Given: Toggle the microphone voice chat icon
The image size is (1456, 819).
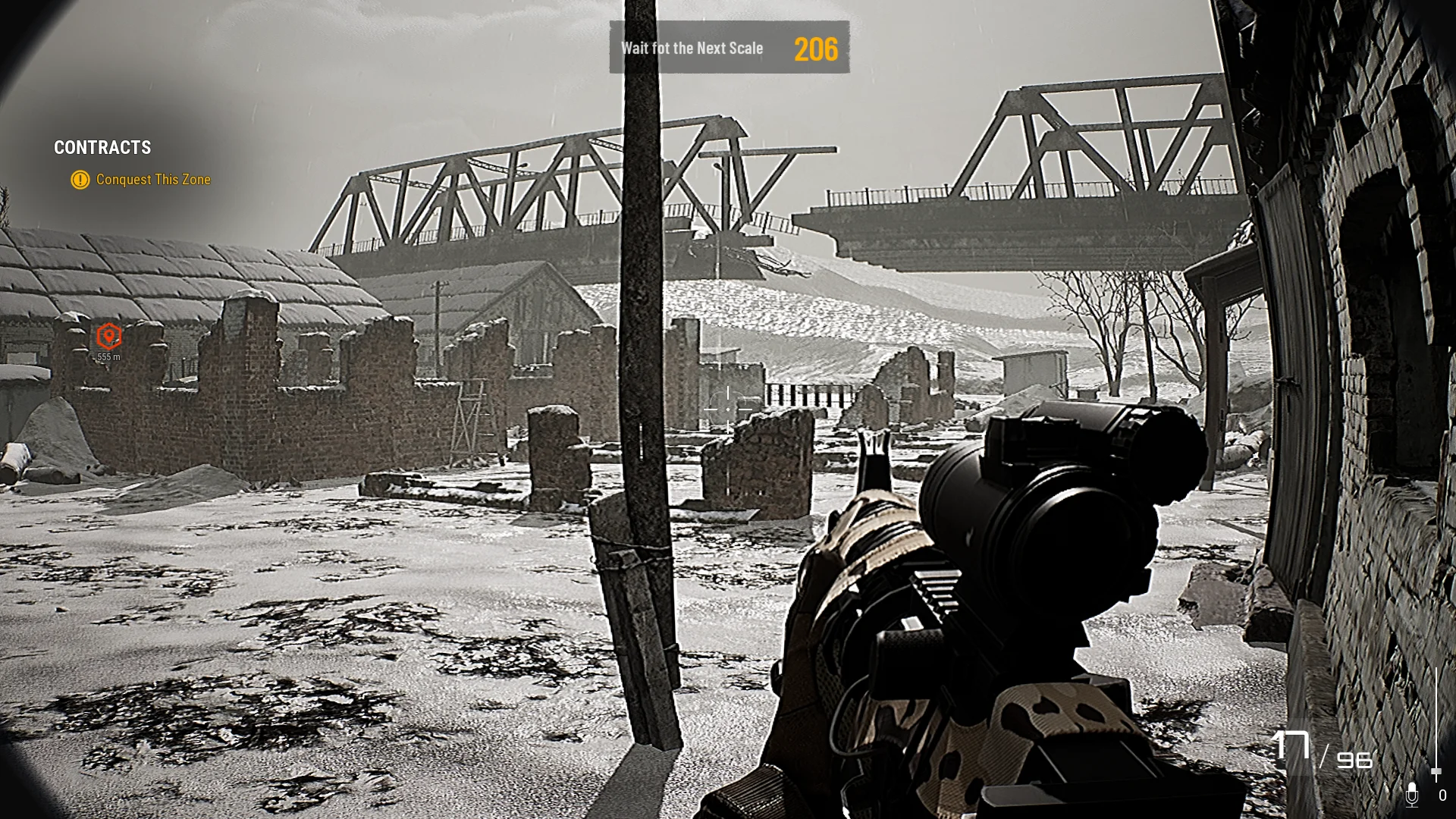Looking at the screenshot, I should [1411, 795].
